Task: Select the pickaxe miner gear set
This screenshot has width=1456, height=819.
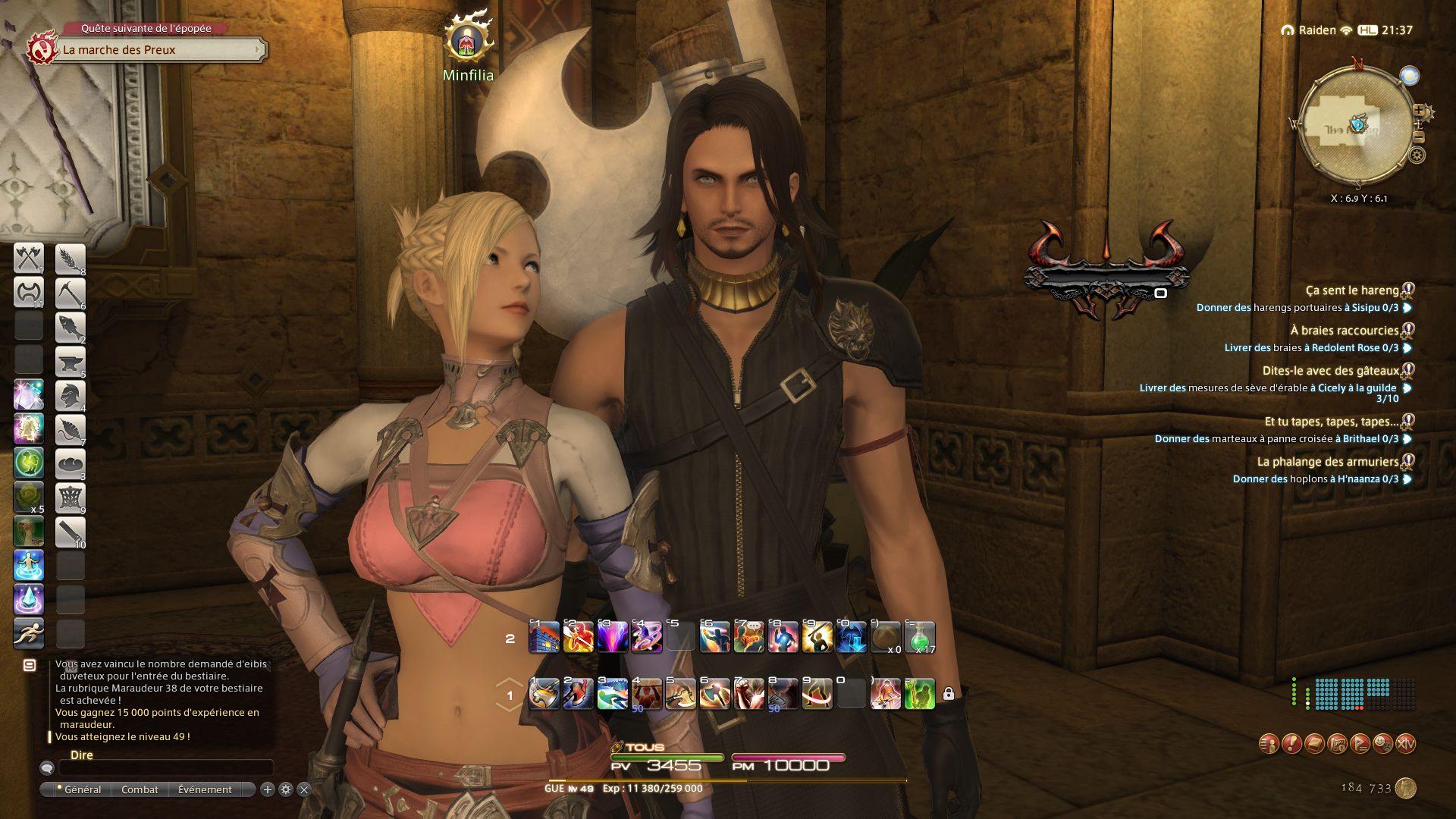Action: tap(70, 293)
